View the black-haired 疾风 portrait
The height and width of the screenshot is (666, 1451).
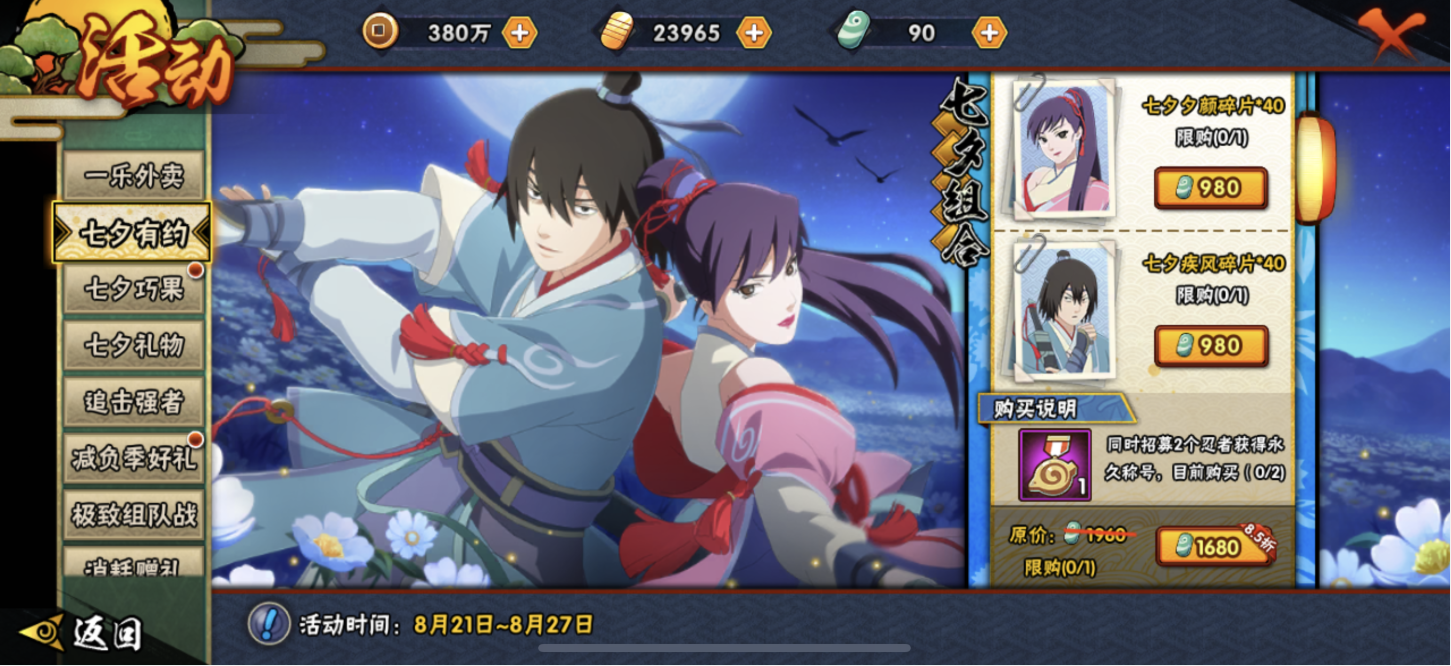pos(1064,308)
